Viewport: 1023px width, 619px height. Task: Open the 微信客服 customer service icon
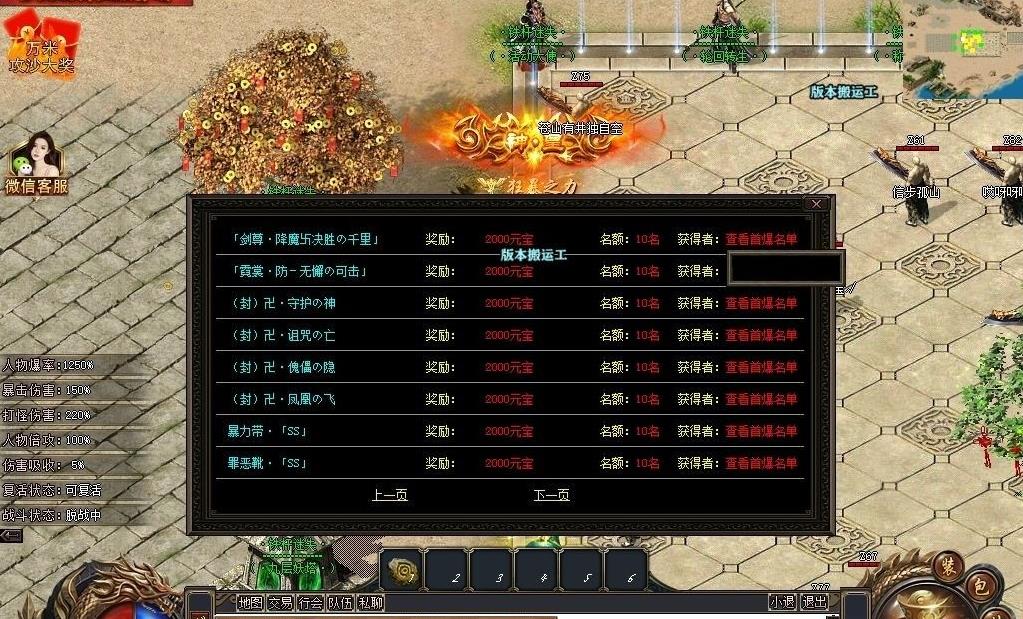tap(36, 164)
